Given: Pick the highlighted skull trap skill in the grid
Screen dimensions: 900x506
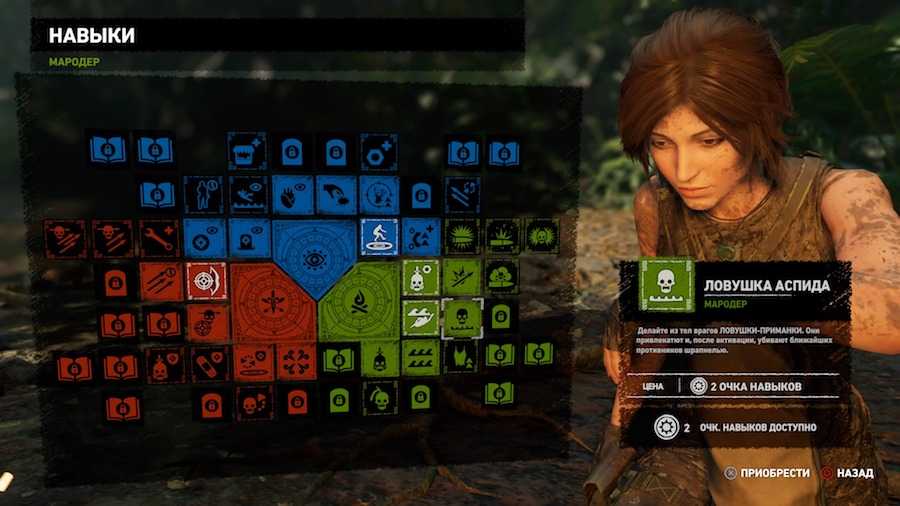Looking at the screenshot, I should coord(462,318).
